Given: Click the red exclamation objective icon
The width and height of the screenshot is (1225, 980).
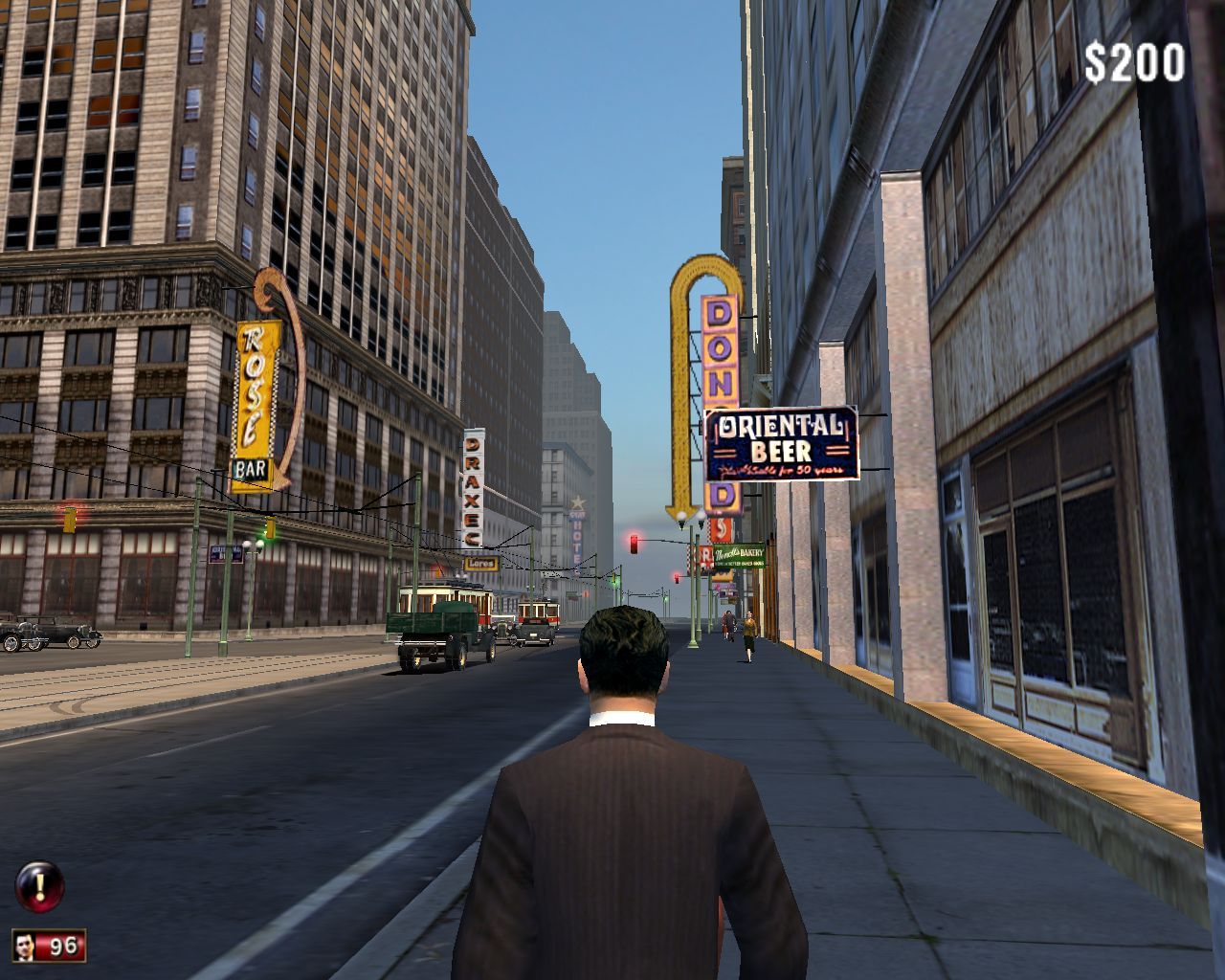Looking at the screenshot, I should pyautogui.click(x=39, y=887).
